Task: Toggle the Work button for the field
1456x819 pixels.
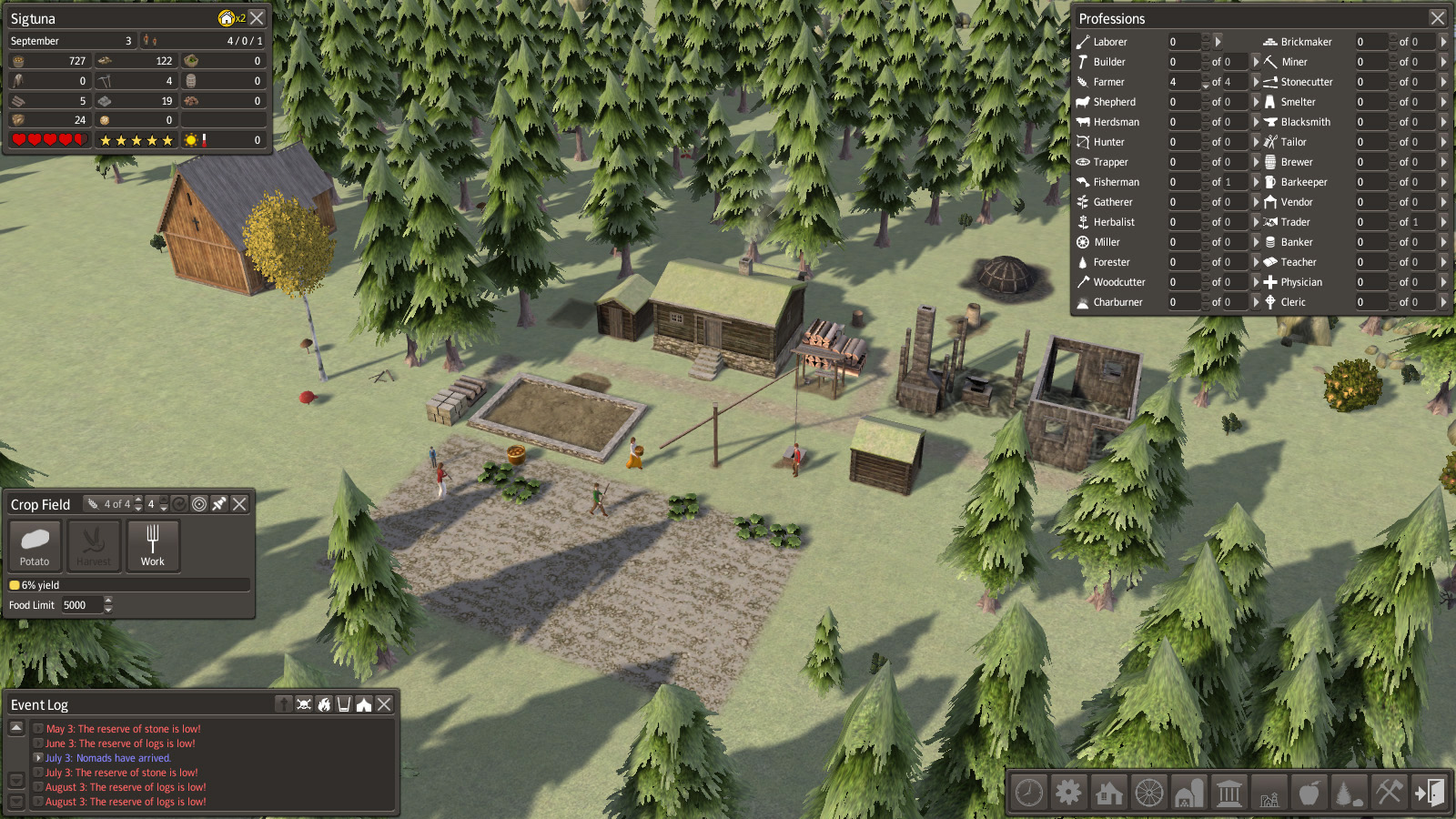Action: pyautogui.click(x=153, y=545)
